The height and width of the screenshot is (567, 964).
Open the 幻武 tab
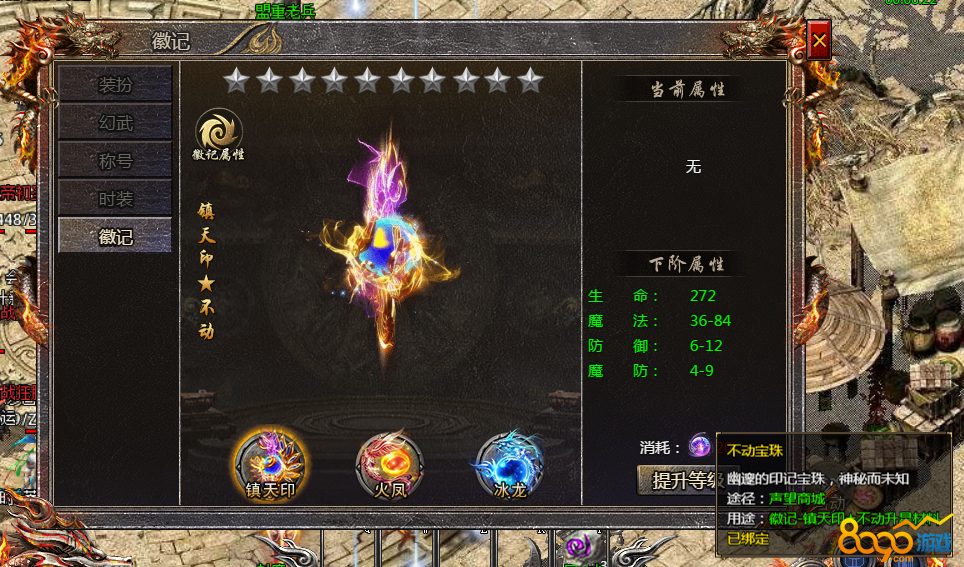pos(115,123)
